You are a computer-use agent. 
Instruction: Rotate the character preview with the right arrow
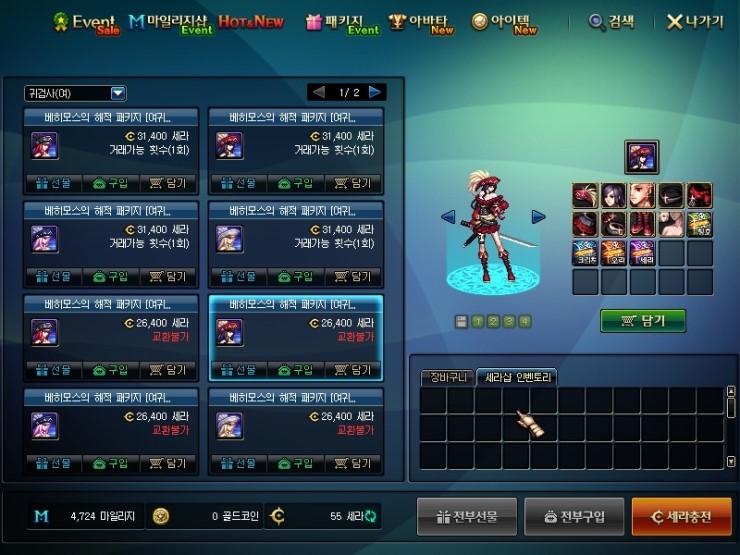(x=538, y=216)
